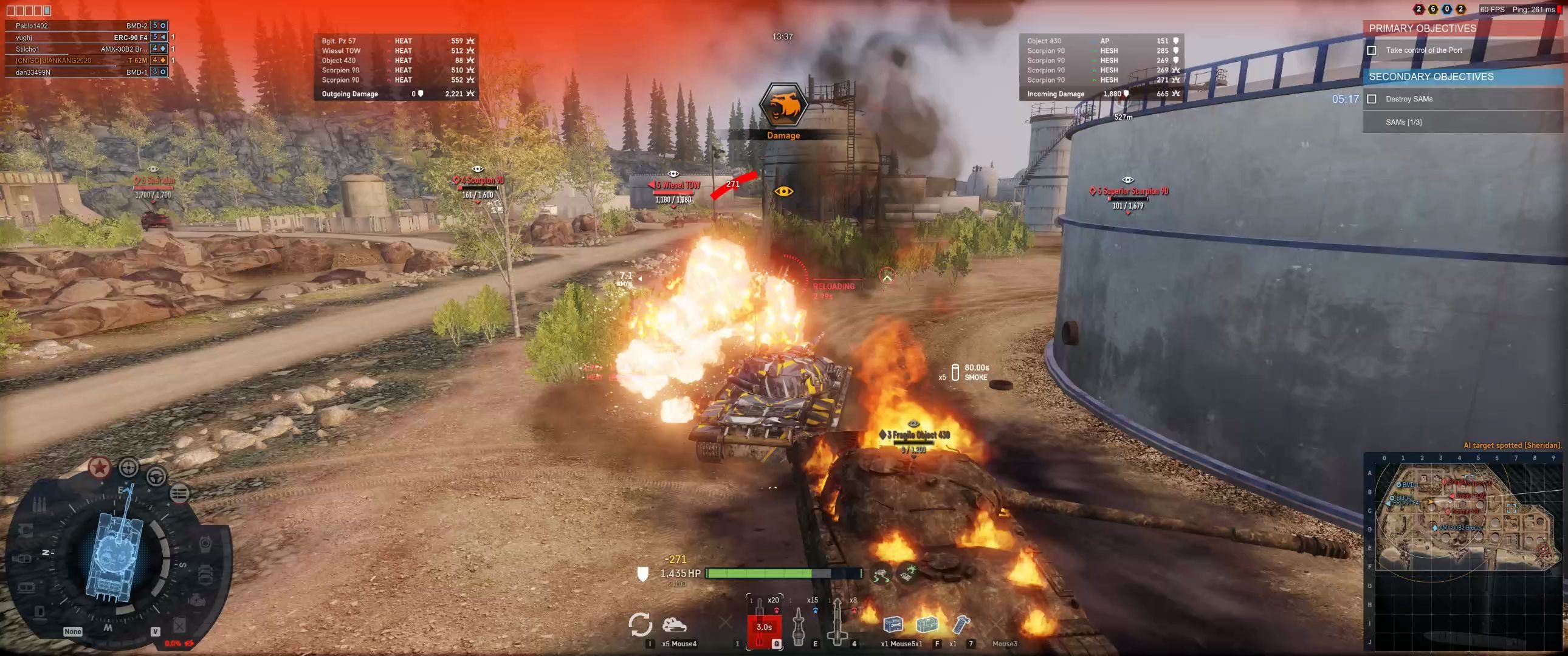Image resolution: width=1568 pixels, height=656 pixels.
Task: Select the red star commander skill icon
Action: [100, 467]
